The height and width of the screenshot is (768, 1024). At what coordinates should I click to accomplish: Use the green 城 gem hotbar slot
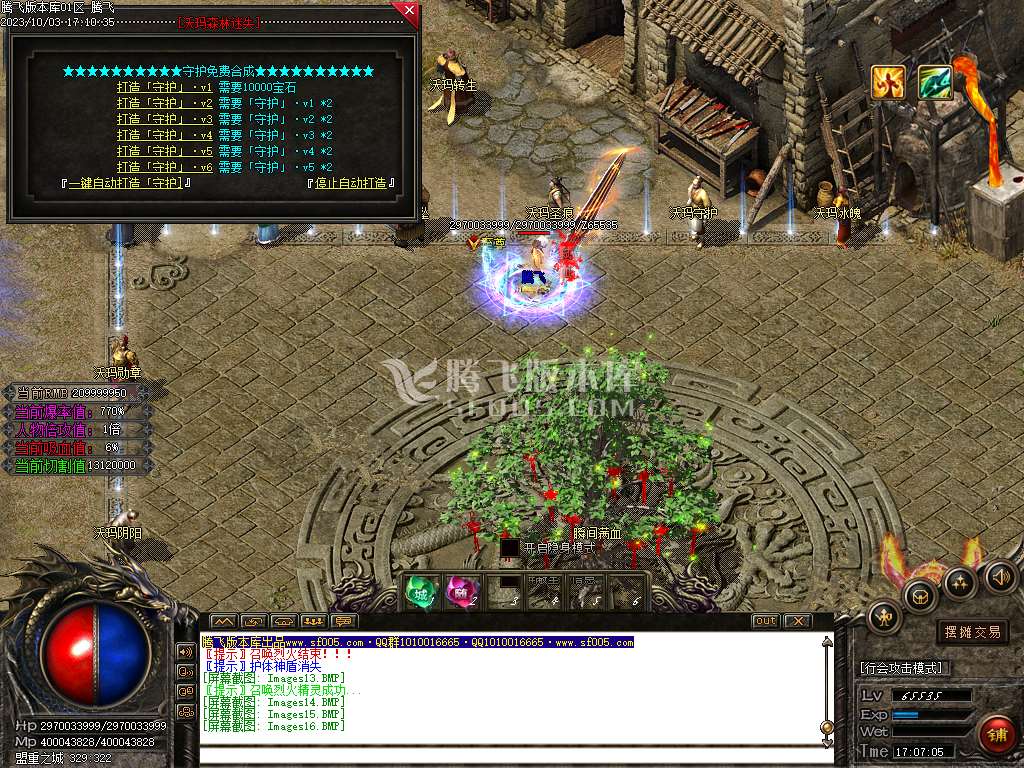click(x=419, y=592)
